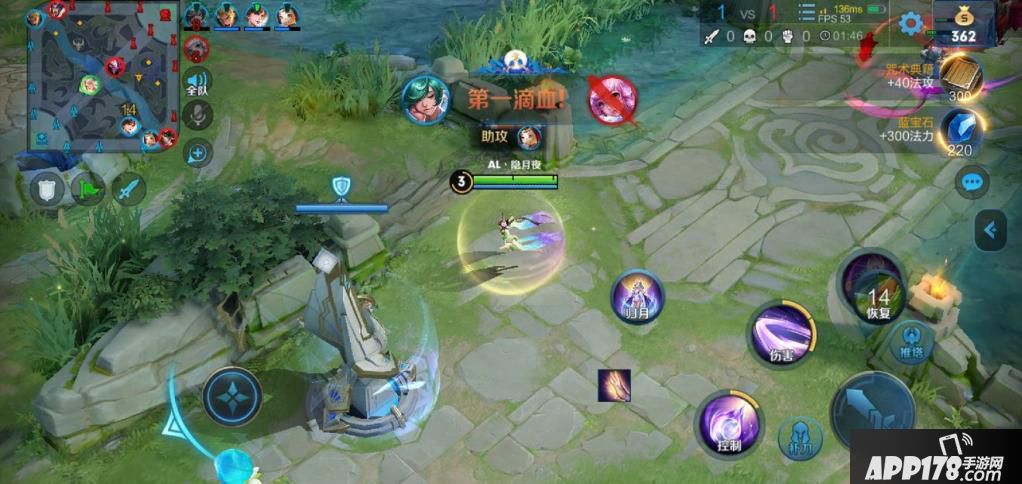
Task: Send the green flag gather signal
Action: [x=88, y=190]
